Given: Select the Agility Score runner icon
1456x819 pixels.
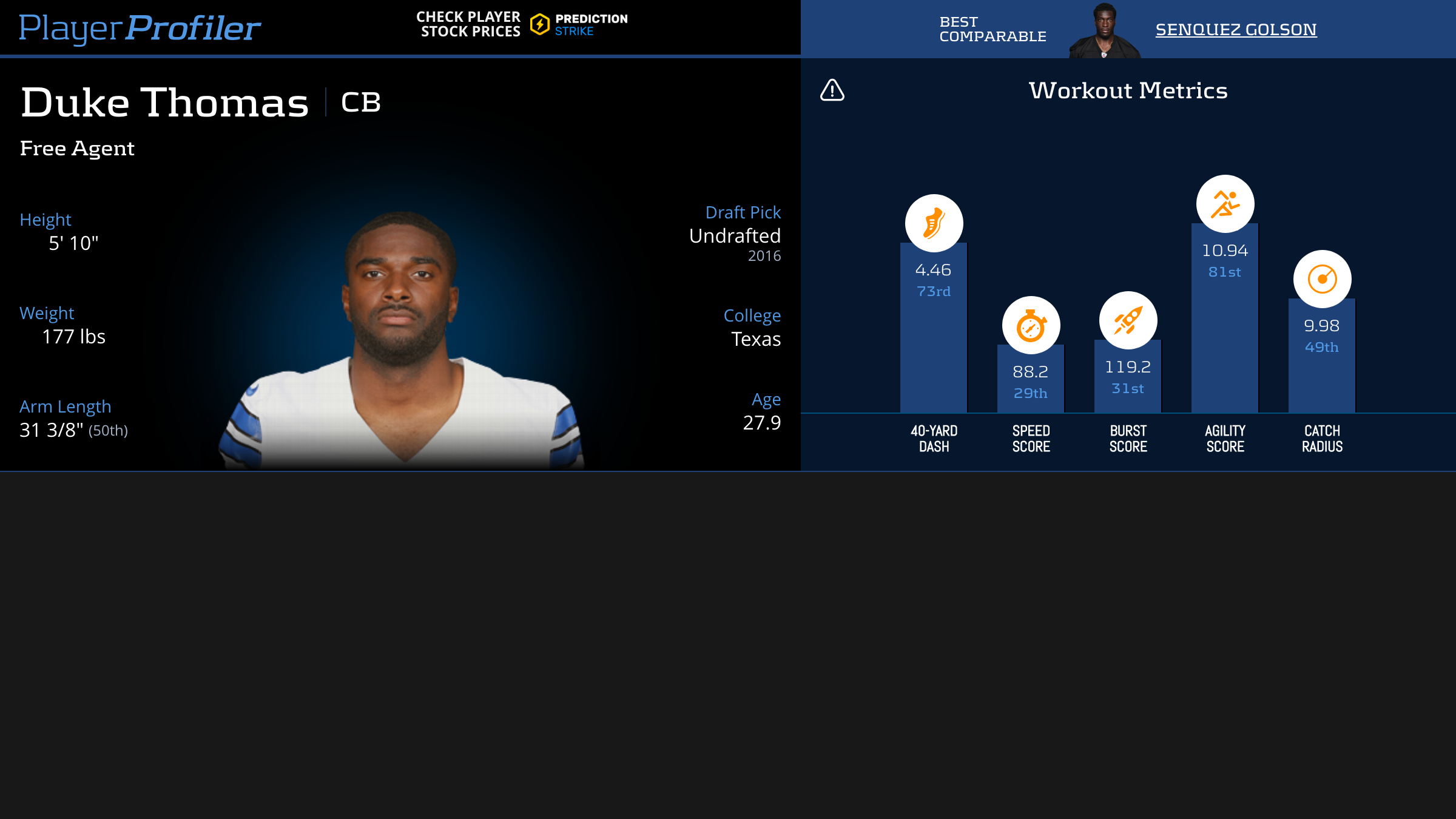Looking at the screenshot, I should click(x=1225, y=204).
